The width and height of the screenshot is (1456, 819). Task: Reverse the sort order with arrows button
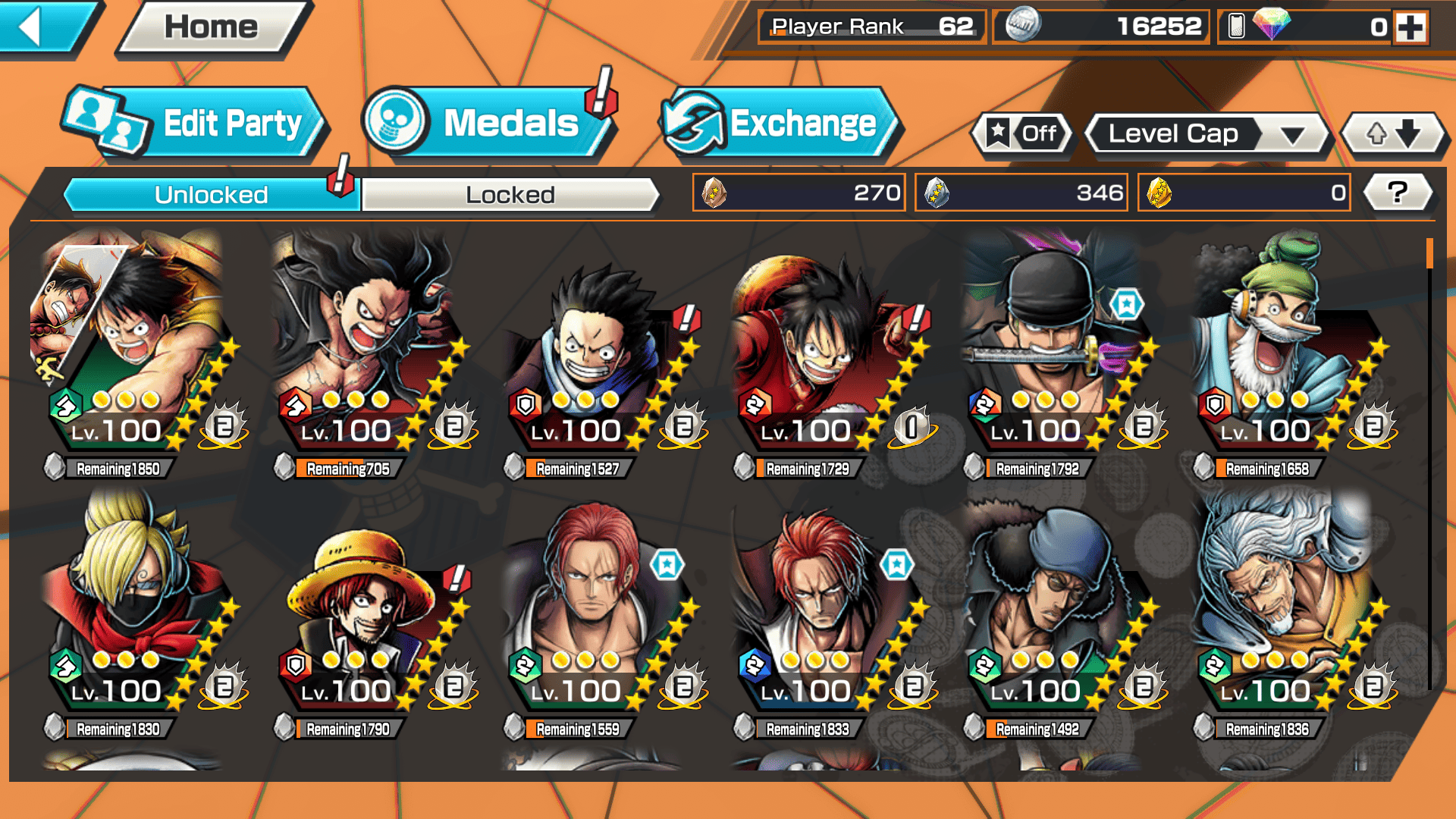tap(1393, 134)
